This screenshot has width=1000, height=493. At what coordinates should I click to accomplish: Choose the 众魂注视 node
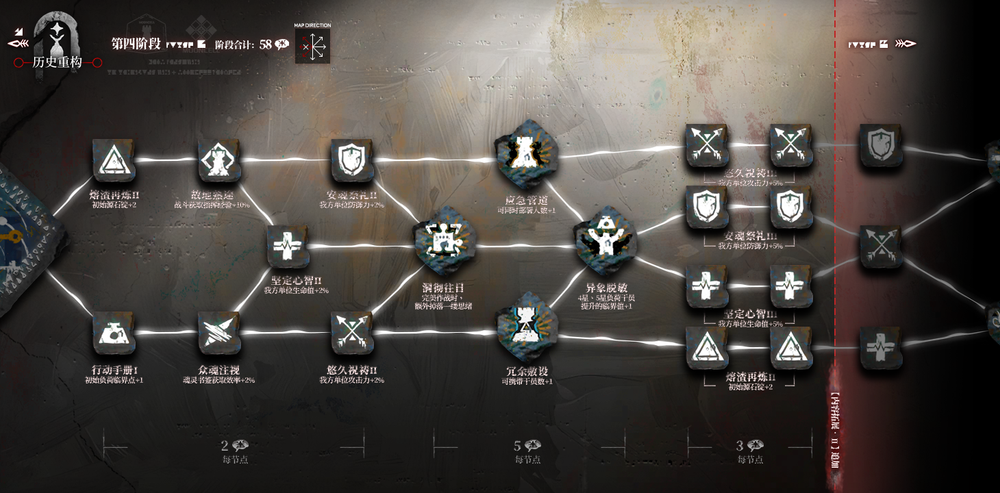point(218,334)
